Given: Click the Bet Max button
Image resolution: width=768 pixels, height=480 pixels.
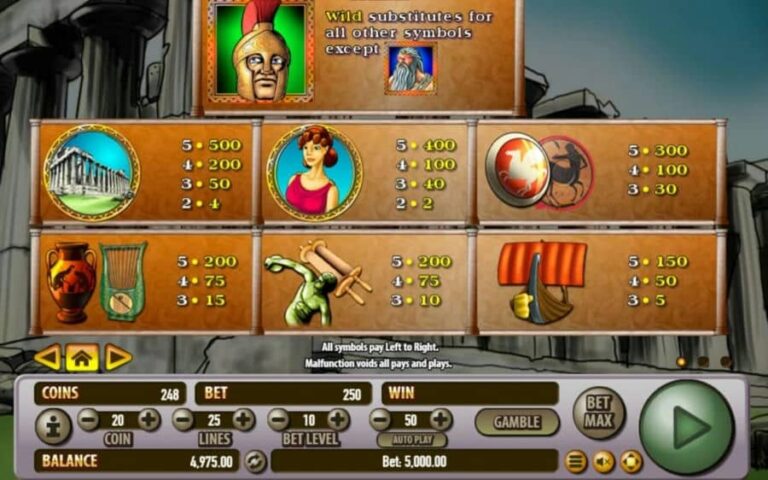Looking at the screenshot, I should pos(598,412).
